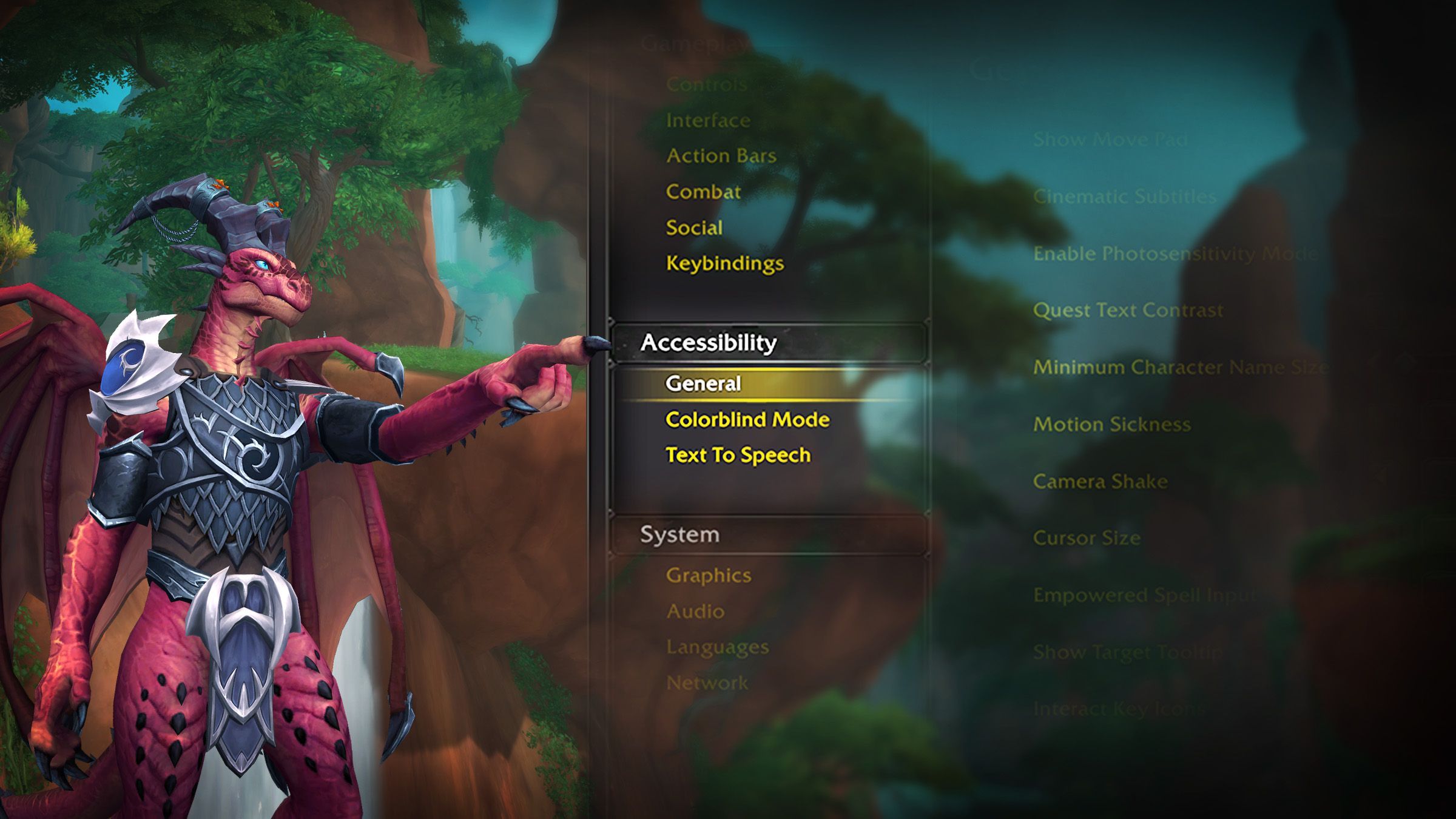This screenshot has width=1456, height=819.
Task: Go to the Keybindings settings
Action: pyautogui.click(x=725, y=263)
